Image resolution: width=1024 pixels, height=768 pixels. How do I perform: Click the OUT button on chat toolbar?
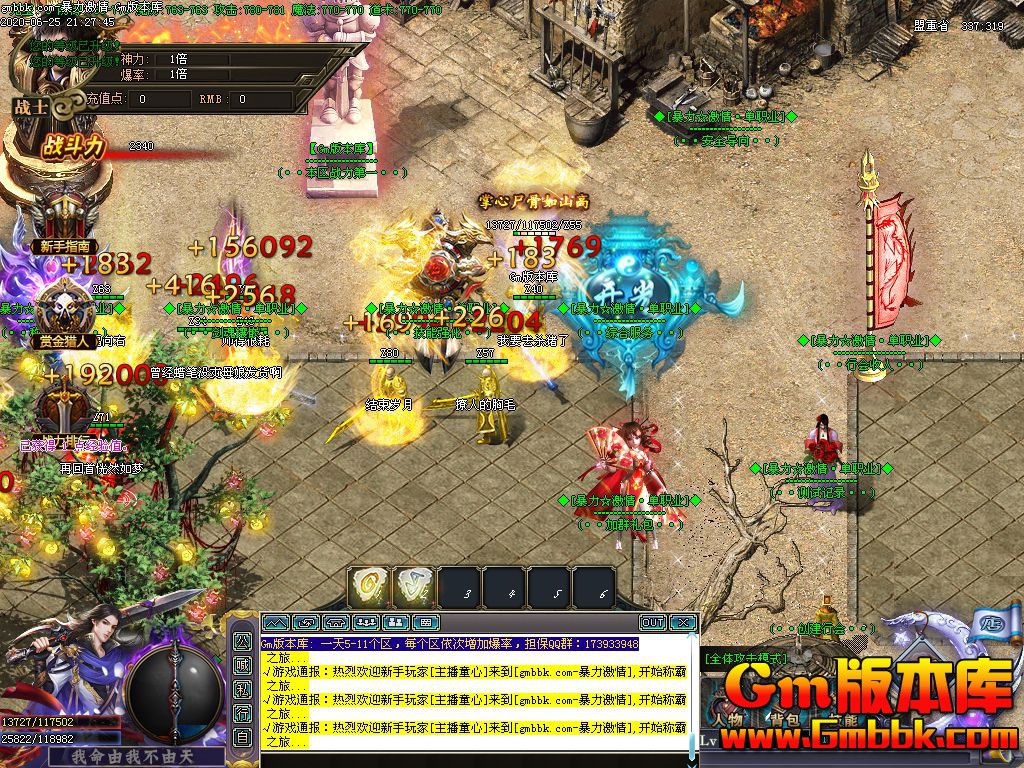(652, 622)
